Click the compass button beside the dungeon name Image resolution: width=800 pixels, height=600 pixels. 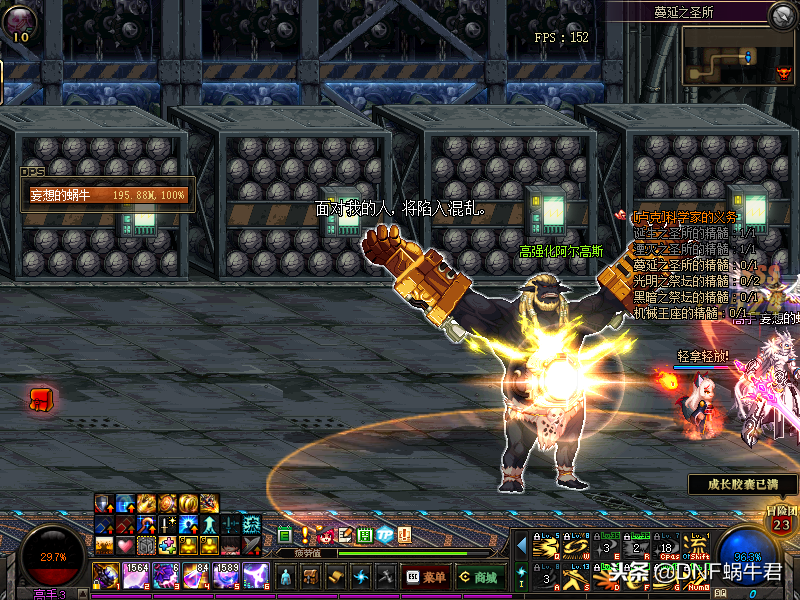click(783, 15)
